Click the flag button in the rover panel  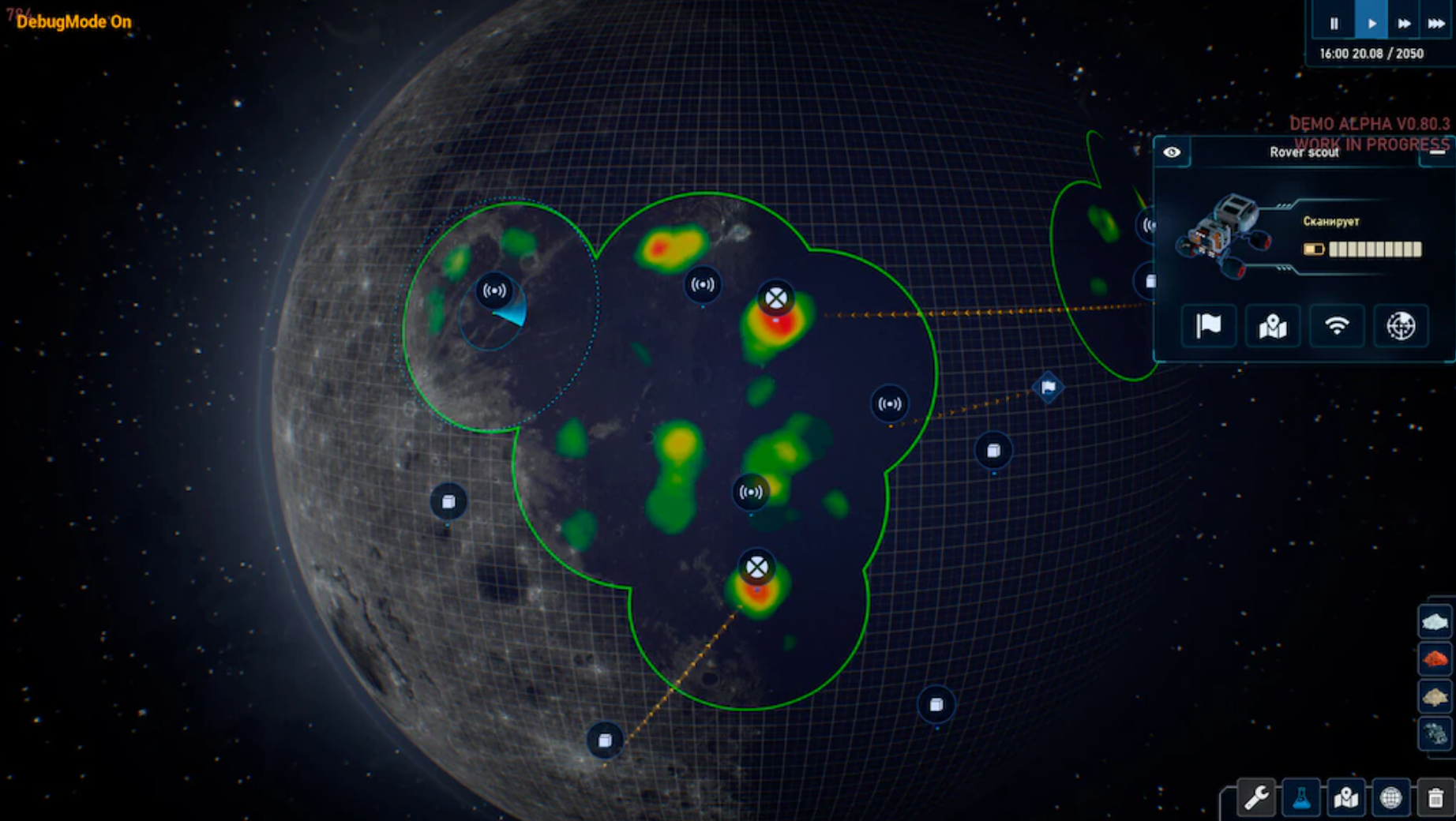pyautogui.click(x=1209, y=325)
